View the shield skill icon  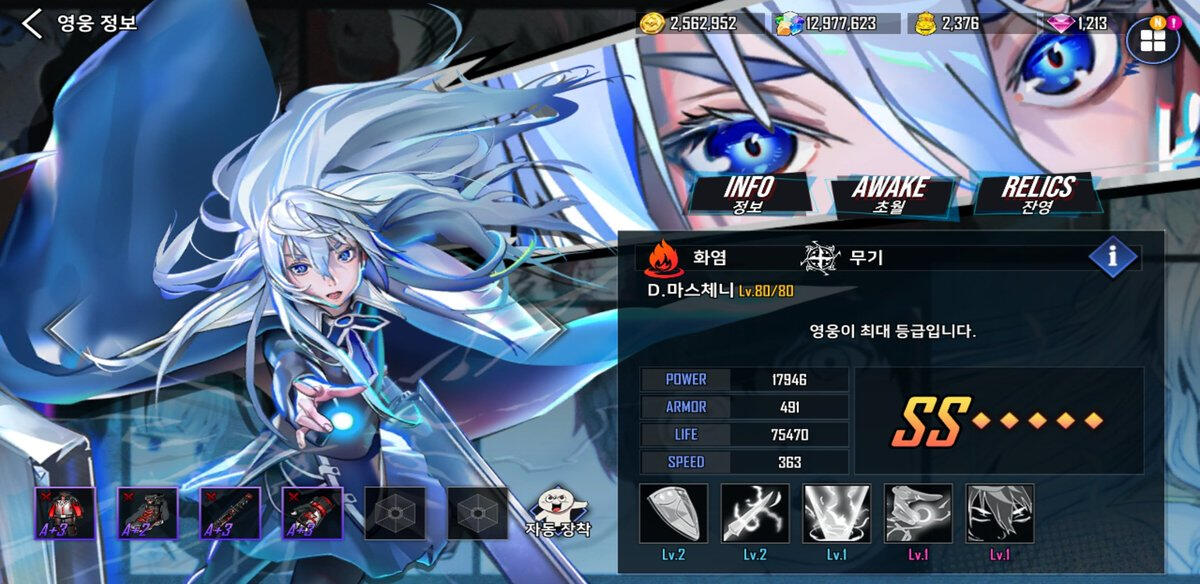pyautogui.click(x=673, y=514)
